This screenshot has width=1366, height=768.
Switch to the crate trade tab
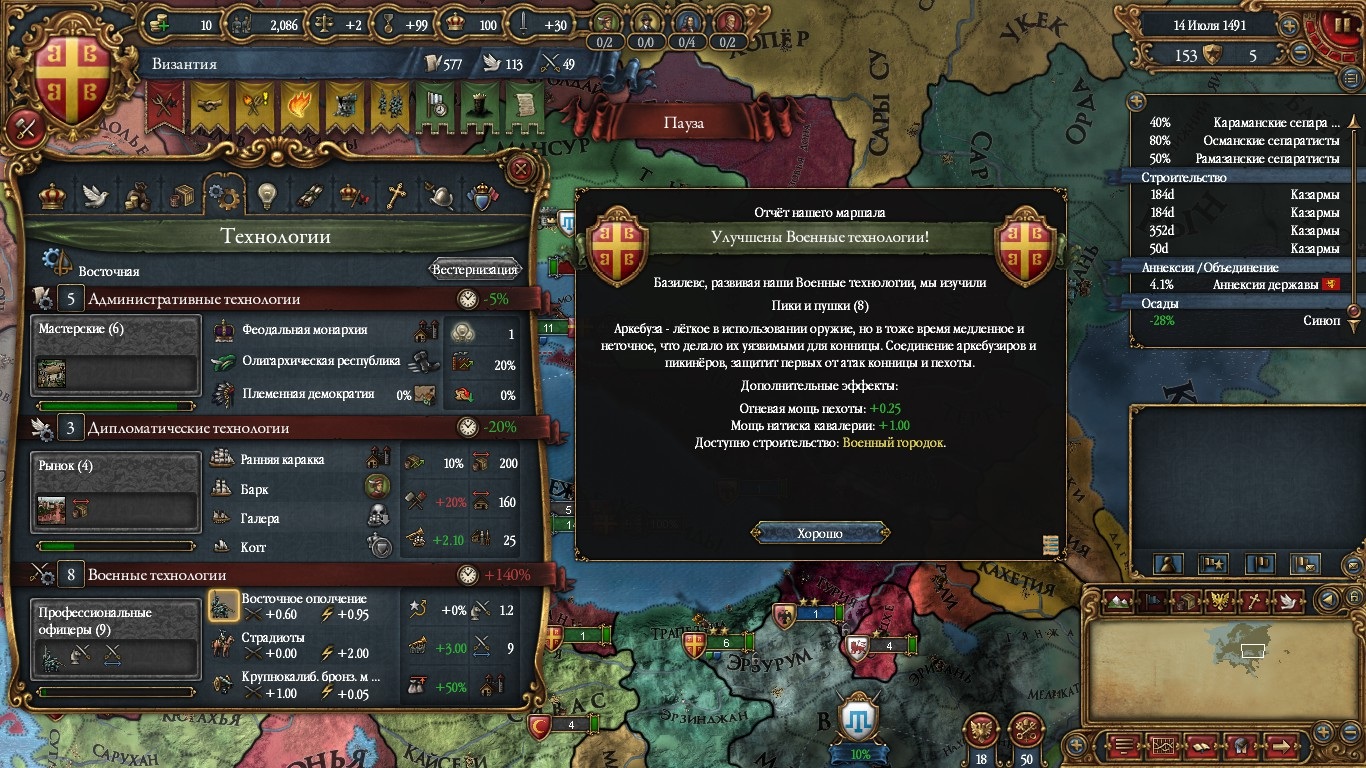181,196
